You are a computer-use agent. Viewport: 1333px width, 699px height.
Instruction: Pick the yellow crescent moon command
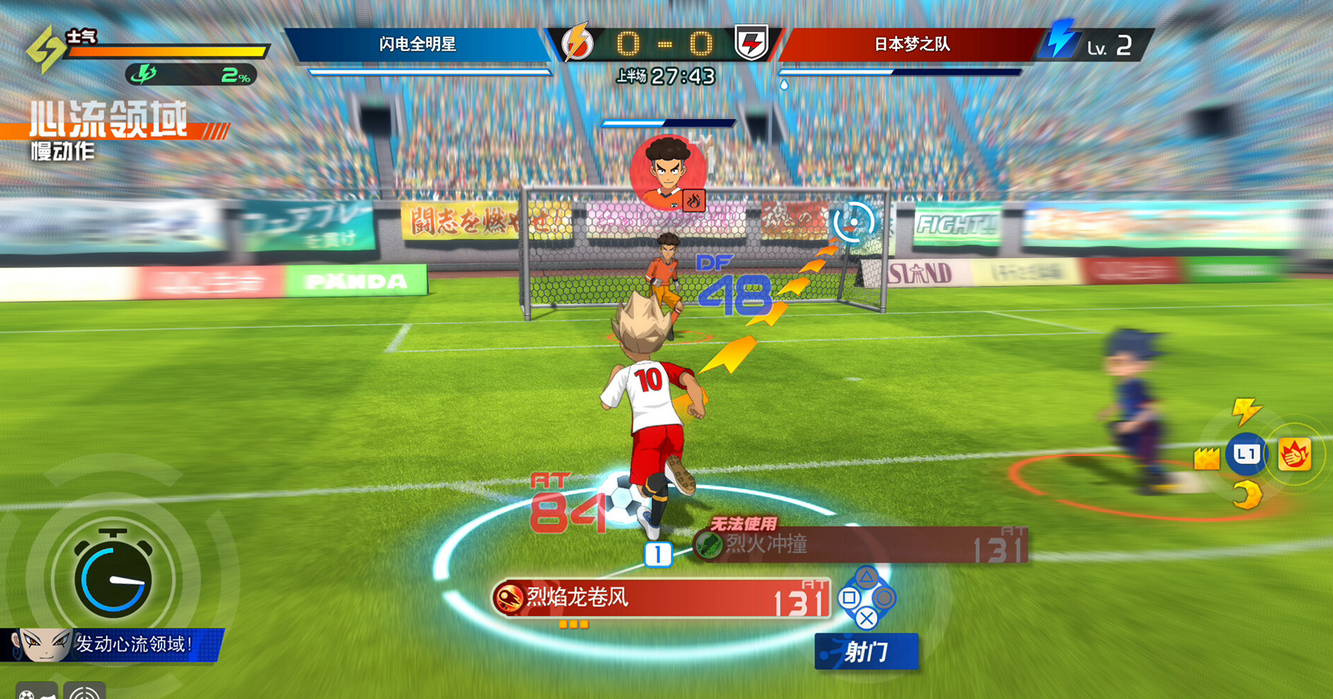(1247, 494)
